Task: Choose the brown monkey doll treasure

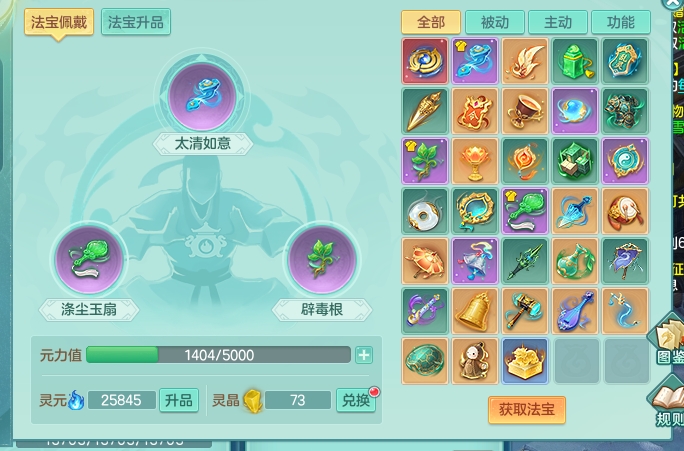Action: pos(475,360)
